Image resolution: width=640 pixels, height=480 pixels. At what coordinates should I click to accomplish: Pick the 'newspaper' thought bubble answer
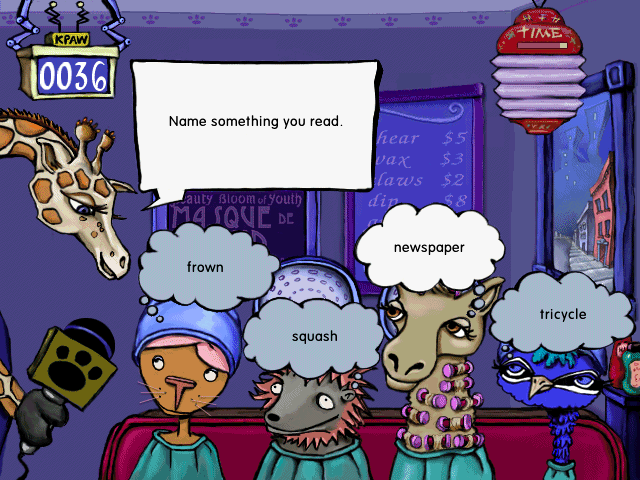point(428,247)
